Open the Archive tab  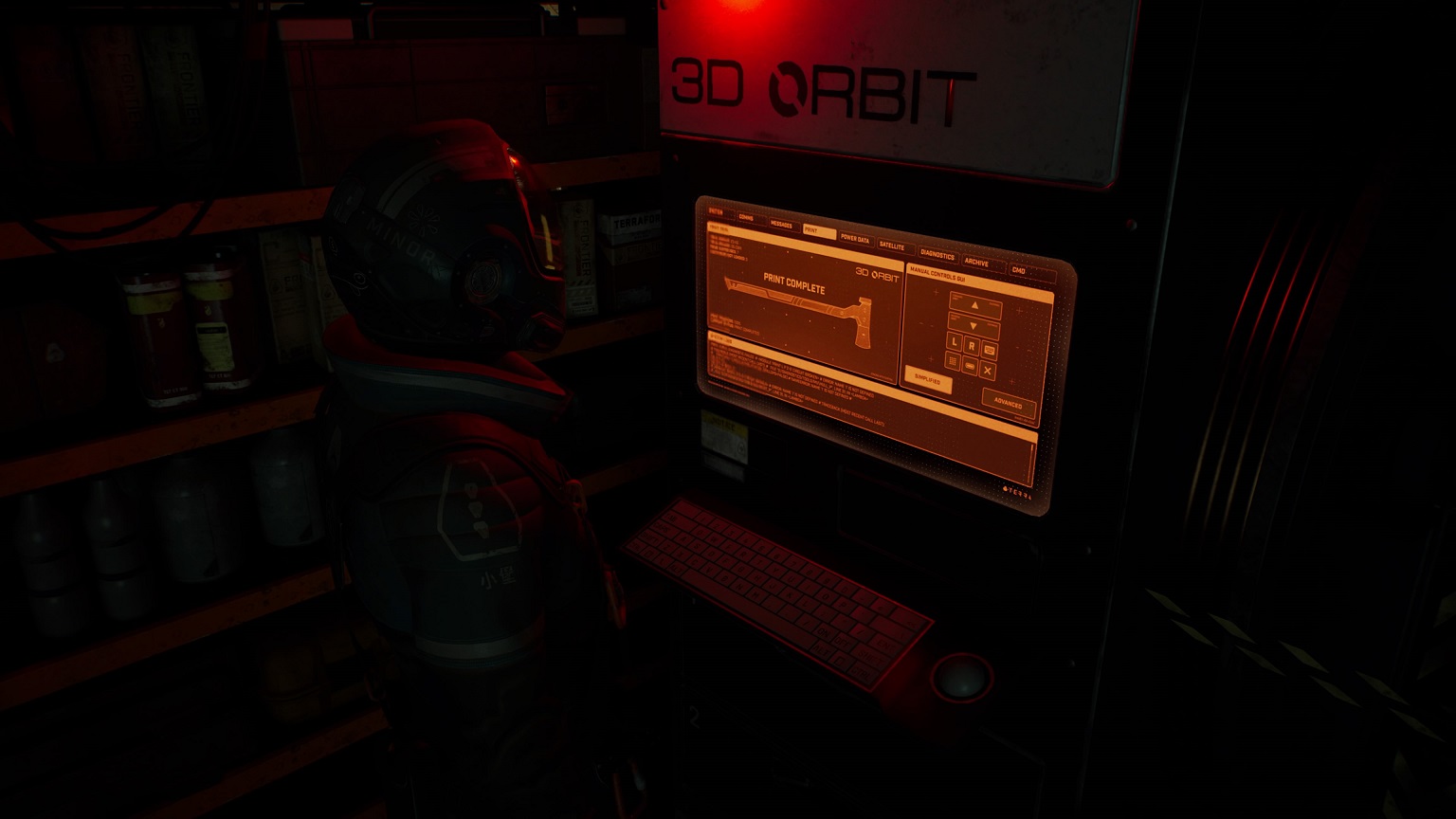(x=976, y=263)
